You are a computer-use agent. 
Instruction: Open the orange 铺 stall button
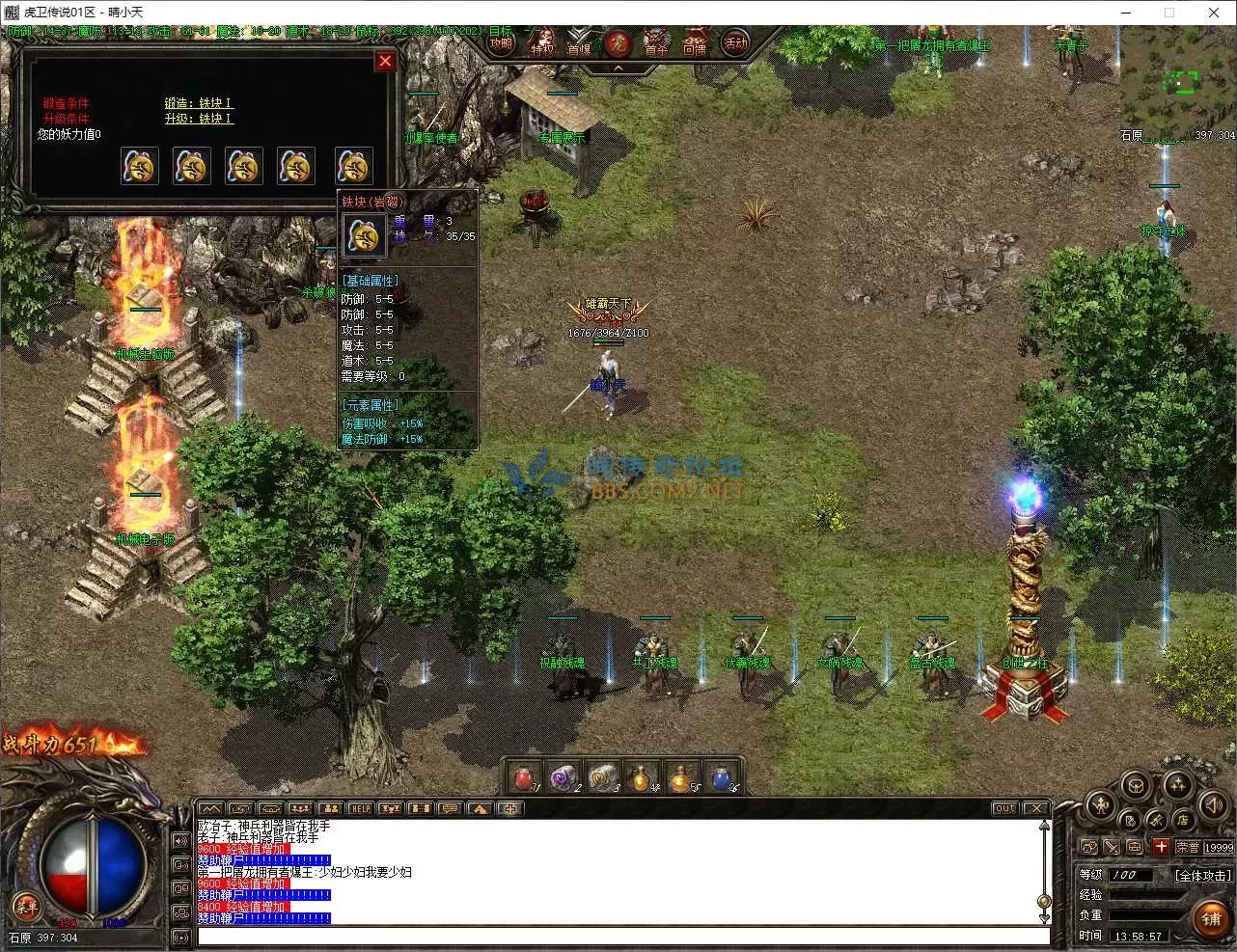coord(1212,918)
